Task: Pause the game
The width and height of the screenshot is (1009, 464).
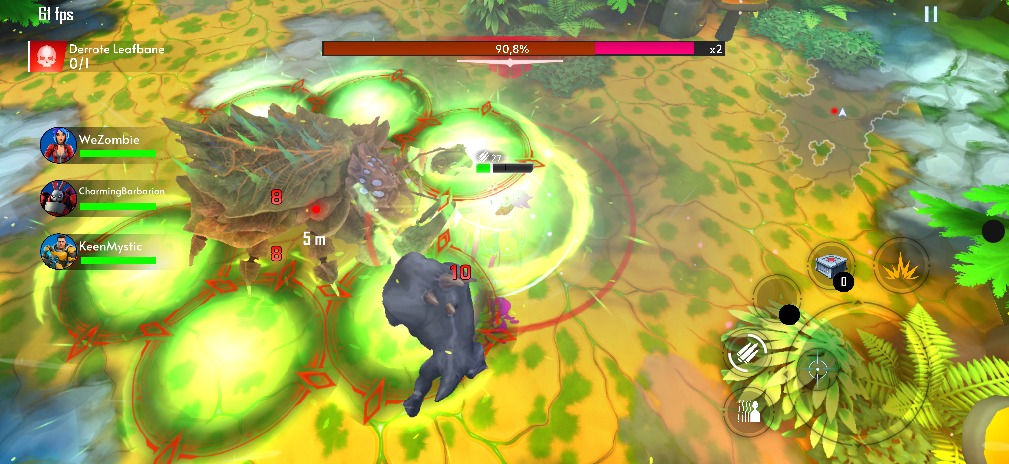Action: coord(931,14)
